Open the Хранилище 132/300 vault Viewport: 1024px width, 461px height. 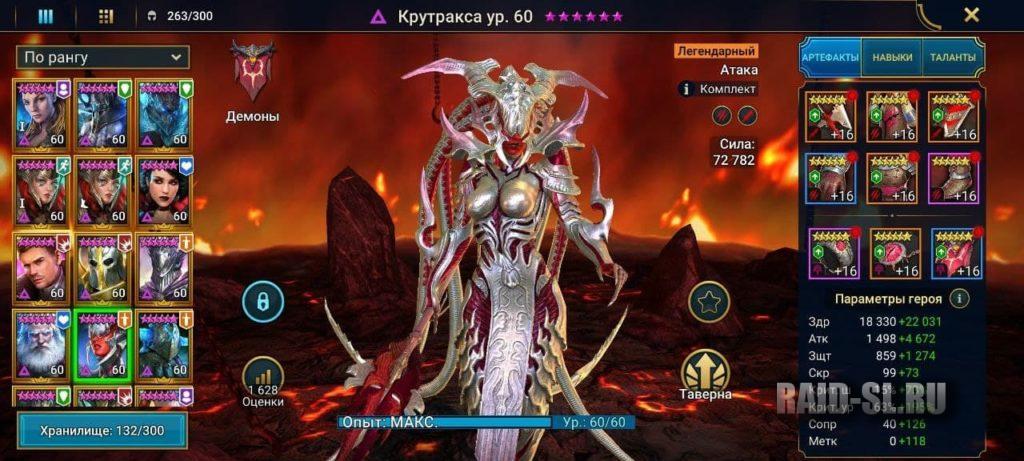point(104,430)
